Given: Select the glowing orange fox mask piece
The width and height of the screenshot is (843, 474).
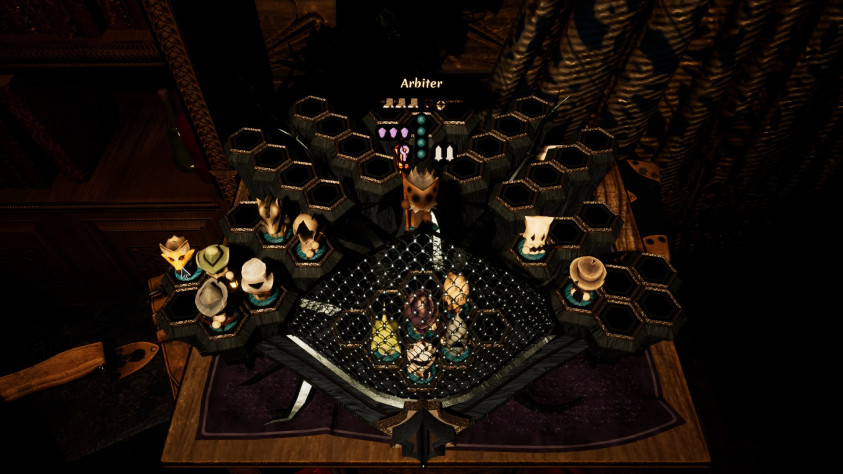Looking at the screenshot, I should coord(176,256).
